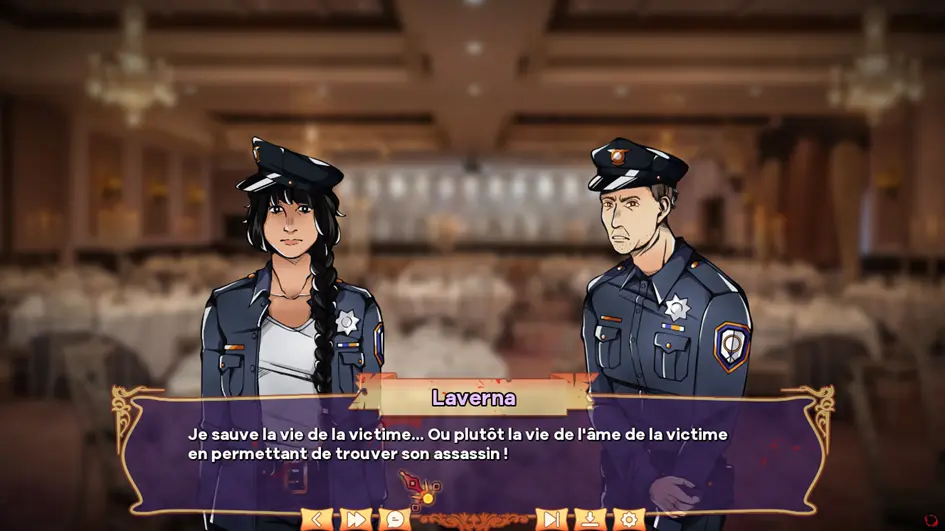Activate the fast-forward double arrow button
The width and height of the screenshot is (945, 531).
tap(356, 519)
